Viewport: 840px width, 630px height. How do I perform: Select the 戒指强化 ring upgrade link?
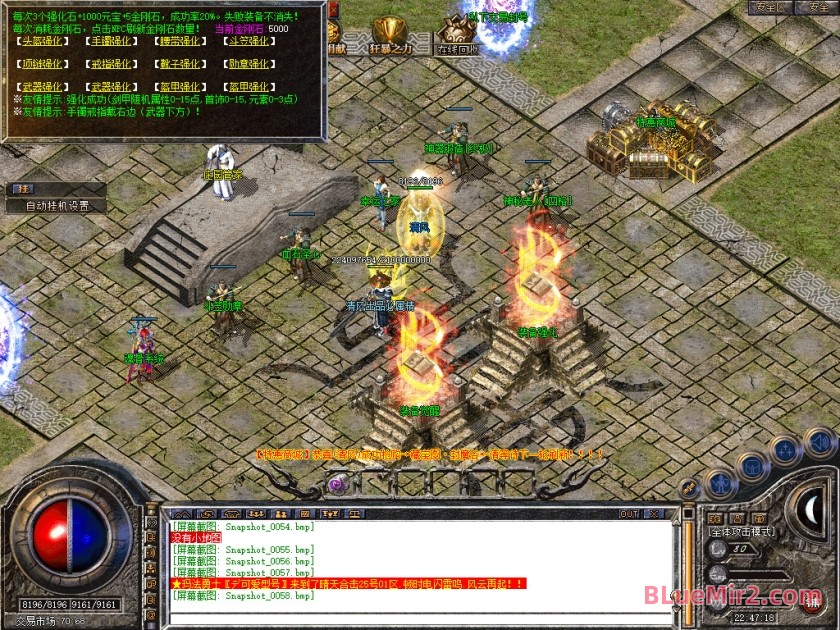[110, 64]
